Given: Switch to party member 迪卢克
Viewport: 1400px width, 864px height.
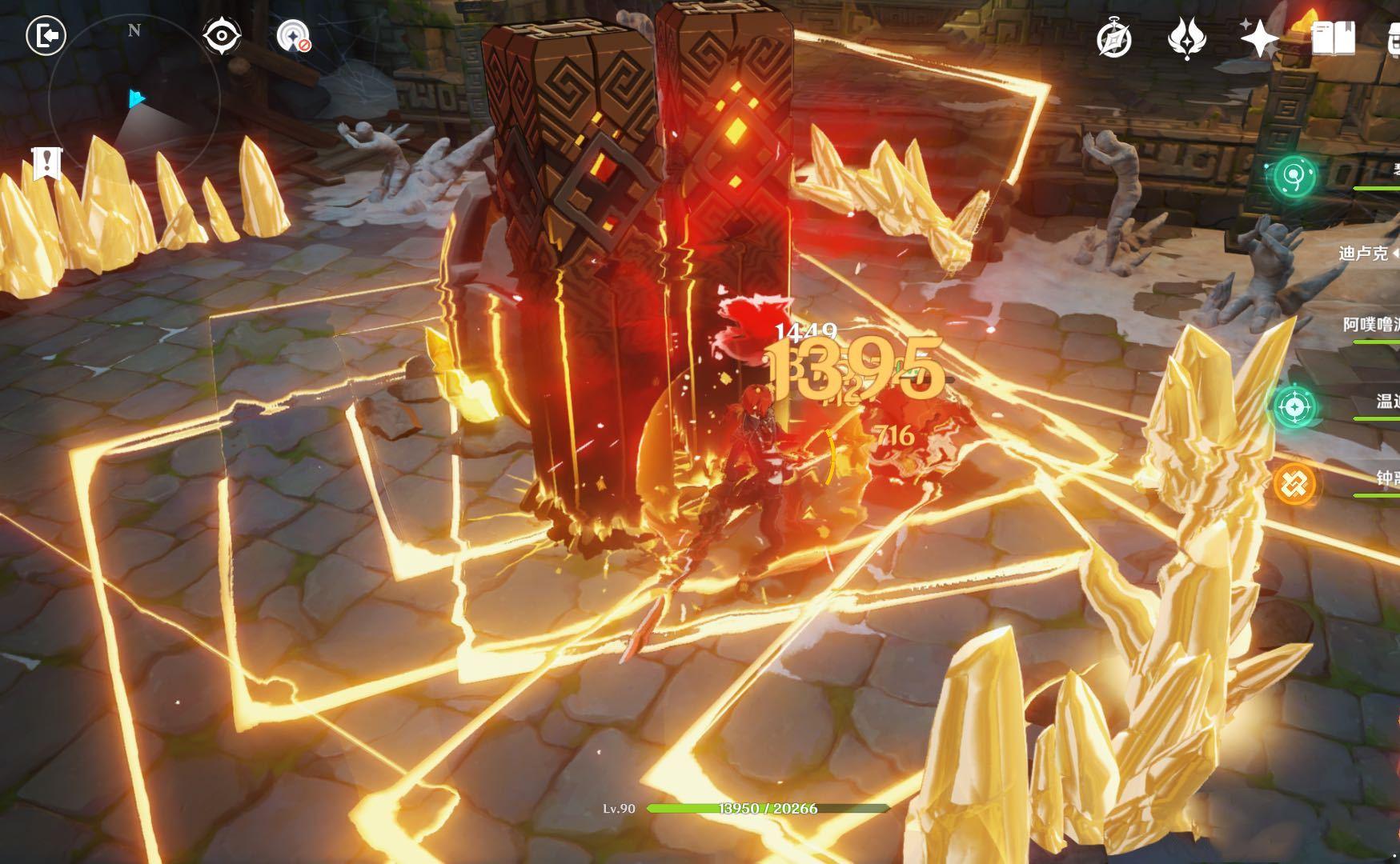Looking at the screenshot, I should pyautogui.click(x=1363, y=254).
